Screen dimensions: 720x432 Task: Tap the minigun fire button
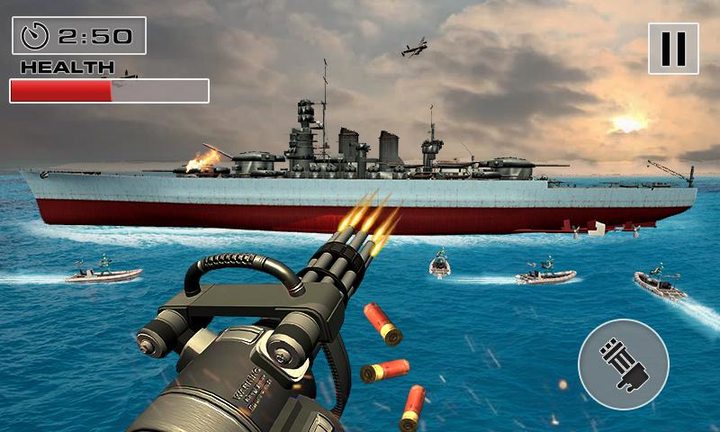coord(623,364)
